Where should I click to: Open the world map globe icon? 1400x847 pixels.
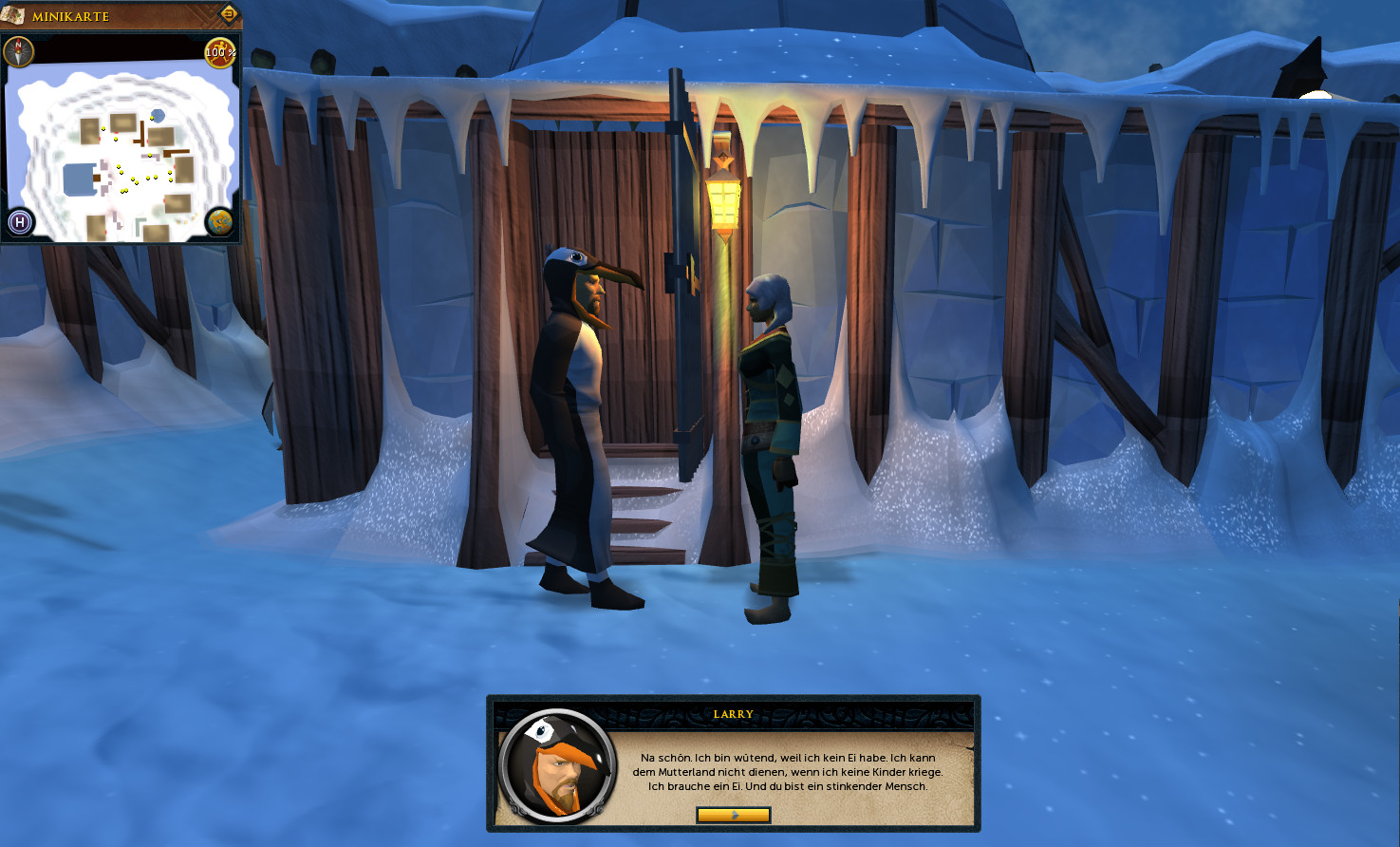[x=220, y=222]
